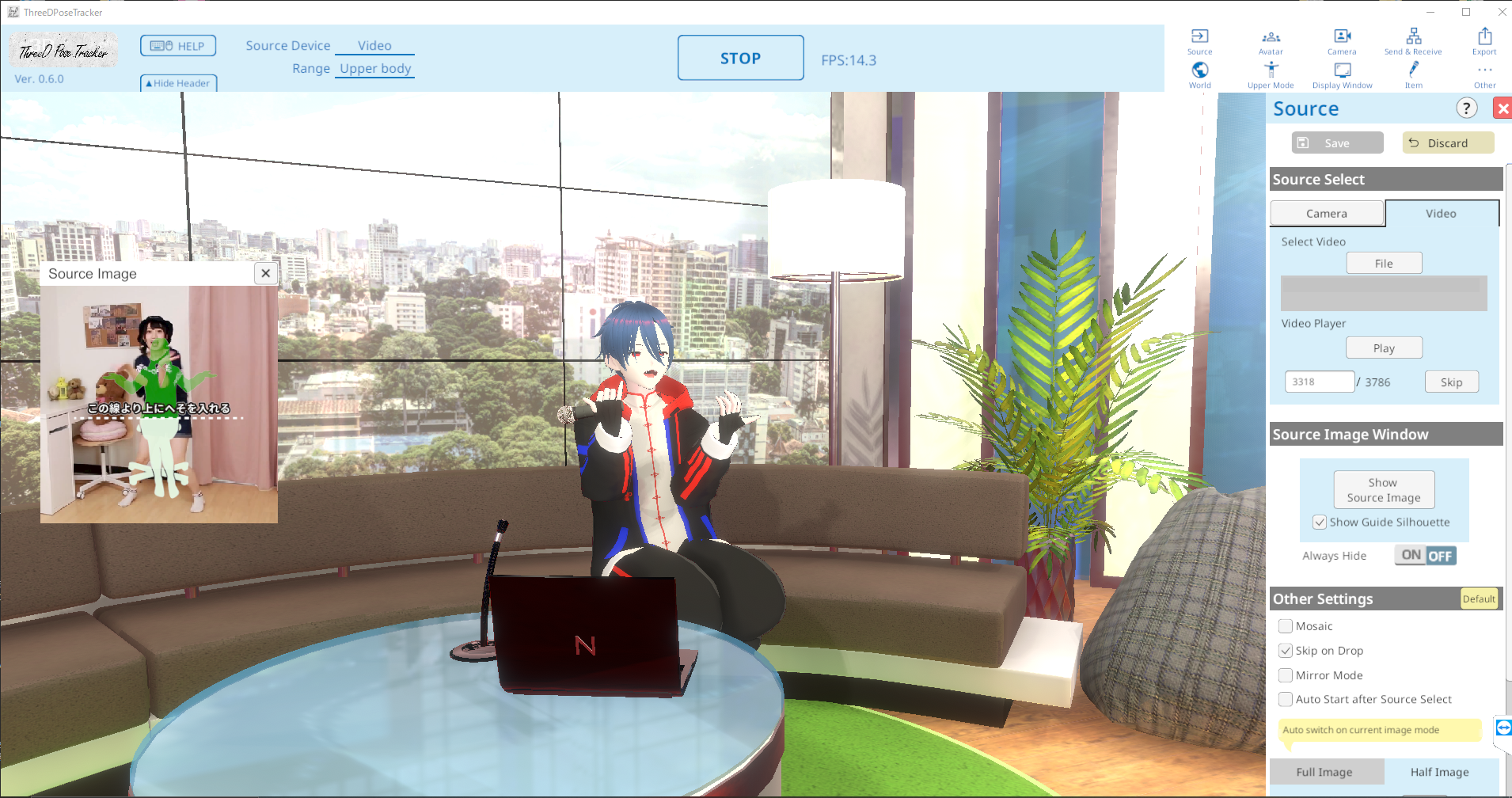Switch to the Camera source tab
This screenshot has height=798, width=1512.
(1326, 213)
